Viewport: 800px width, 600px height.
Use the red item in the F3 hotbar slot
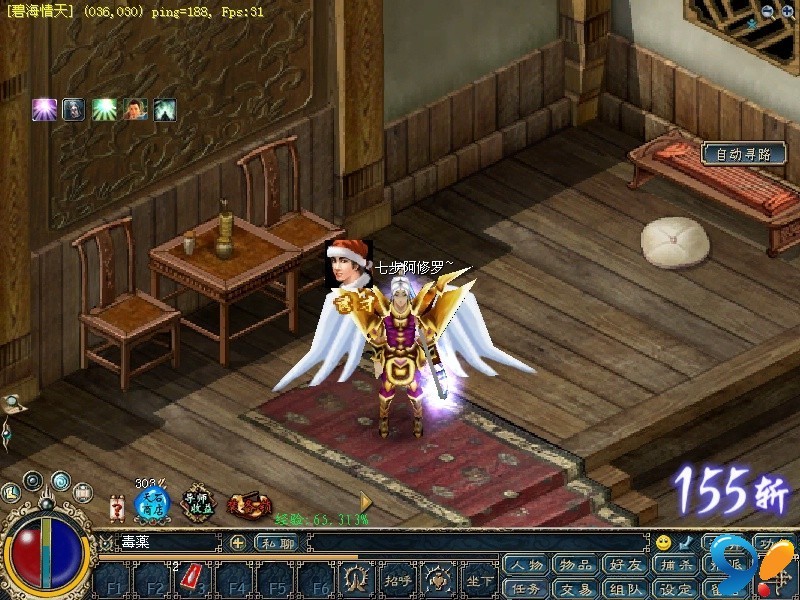click(x=190, y=578)
